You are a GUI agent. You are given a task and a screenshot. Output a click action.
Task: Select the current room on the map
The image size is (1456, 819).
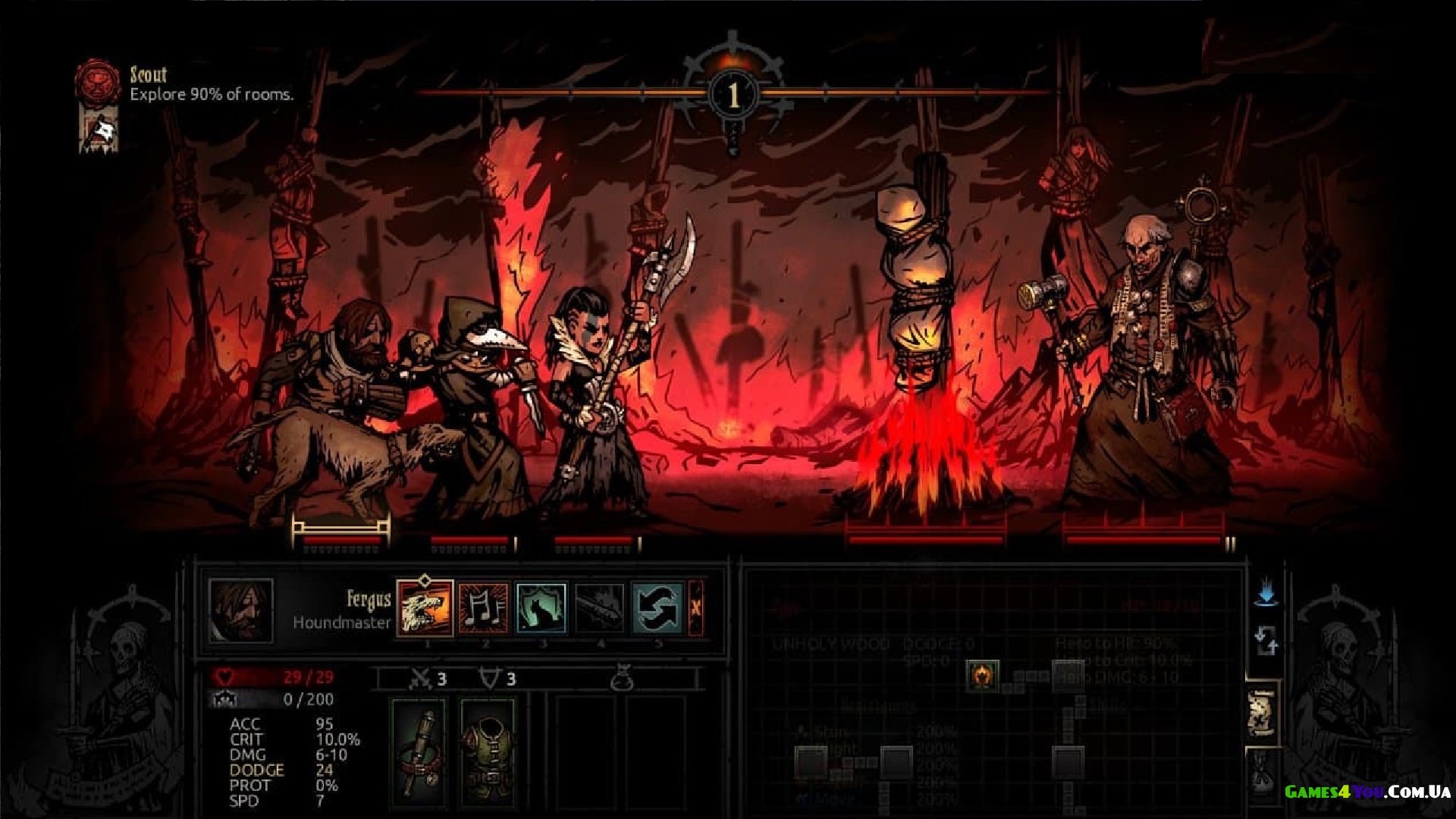pos(982,674)
